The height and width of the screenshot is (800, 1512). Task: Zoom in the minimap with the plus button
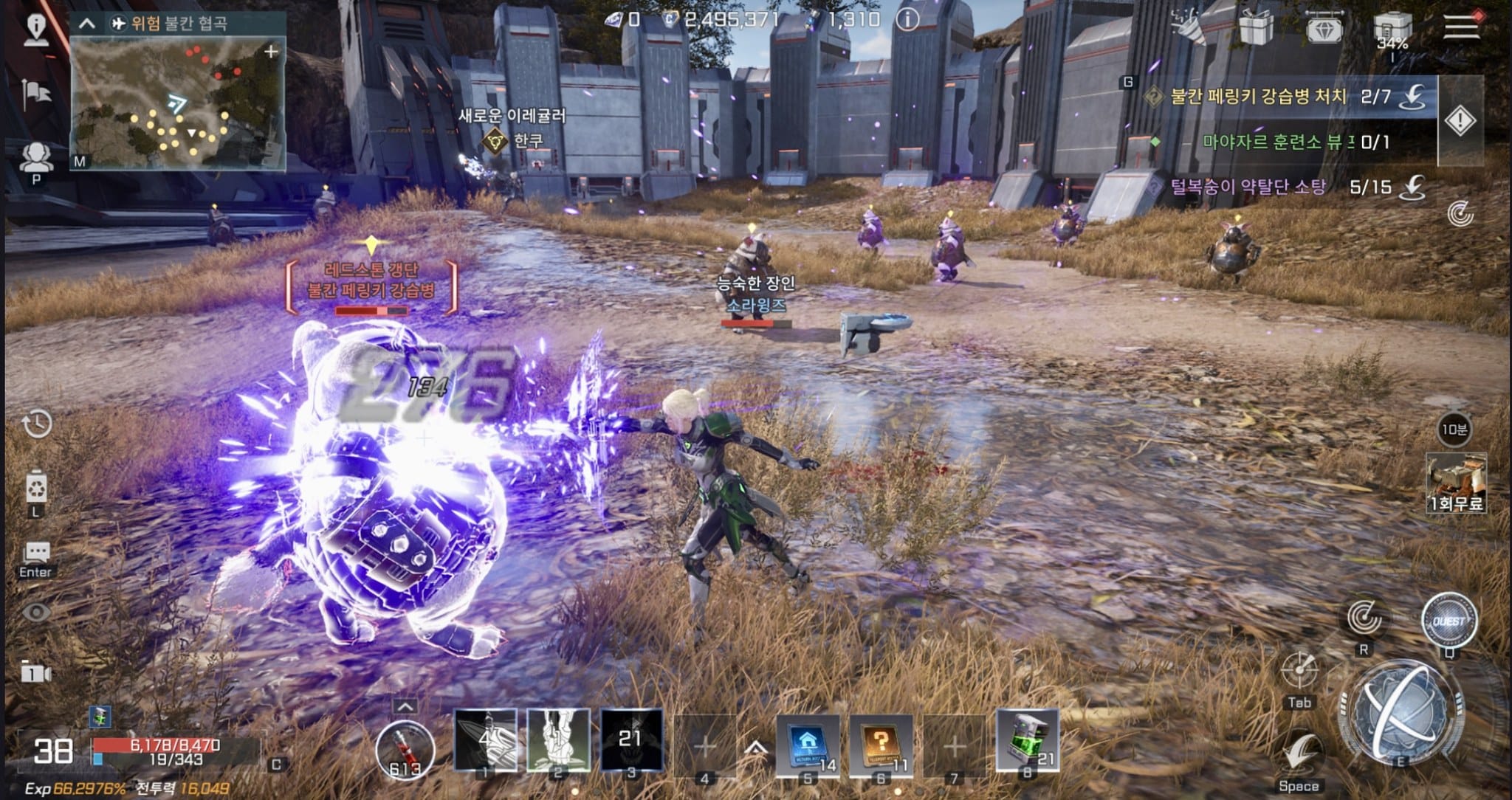point(271,52)
